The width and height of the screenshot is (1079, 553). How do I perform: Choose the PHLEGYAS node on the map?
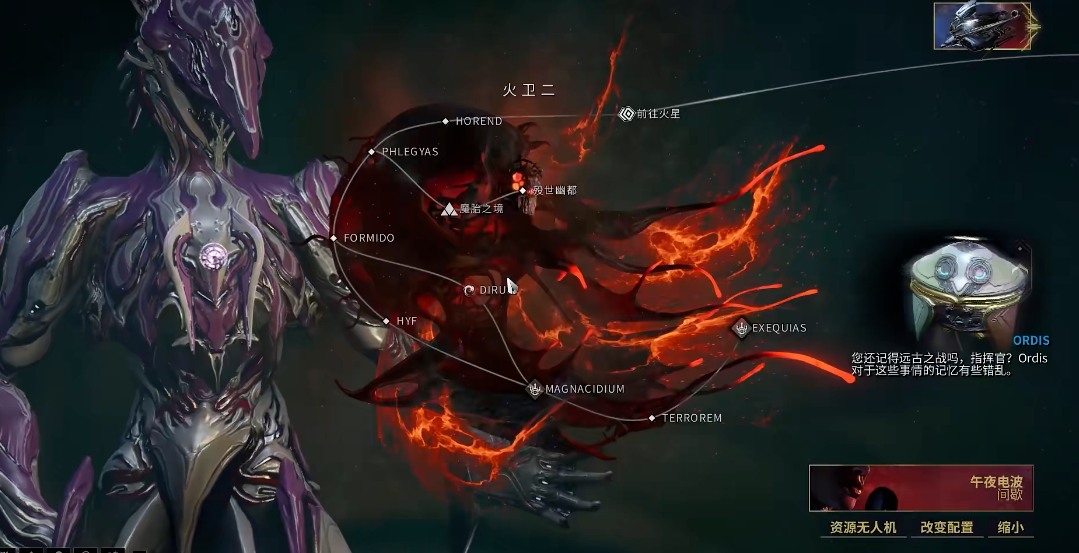click(x=372, y=152)
